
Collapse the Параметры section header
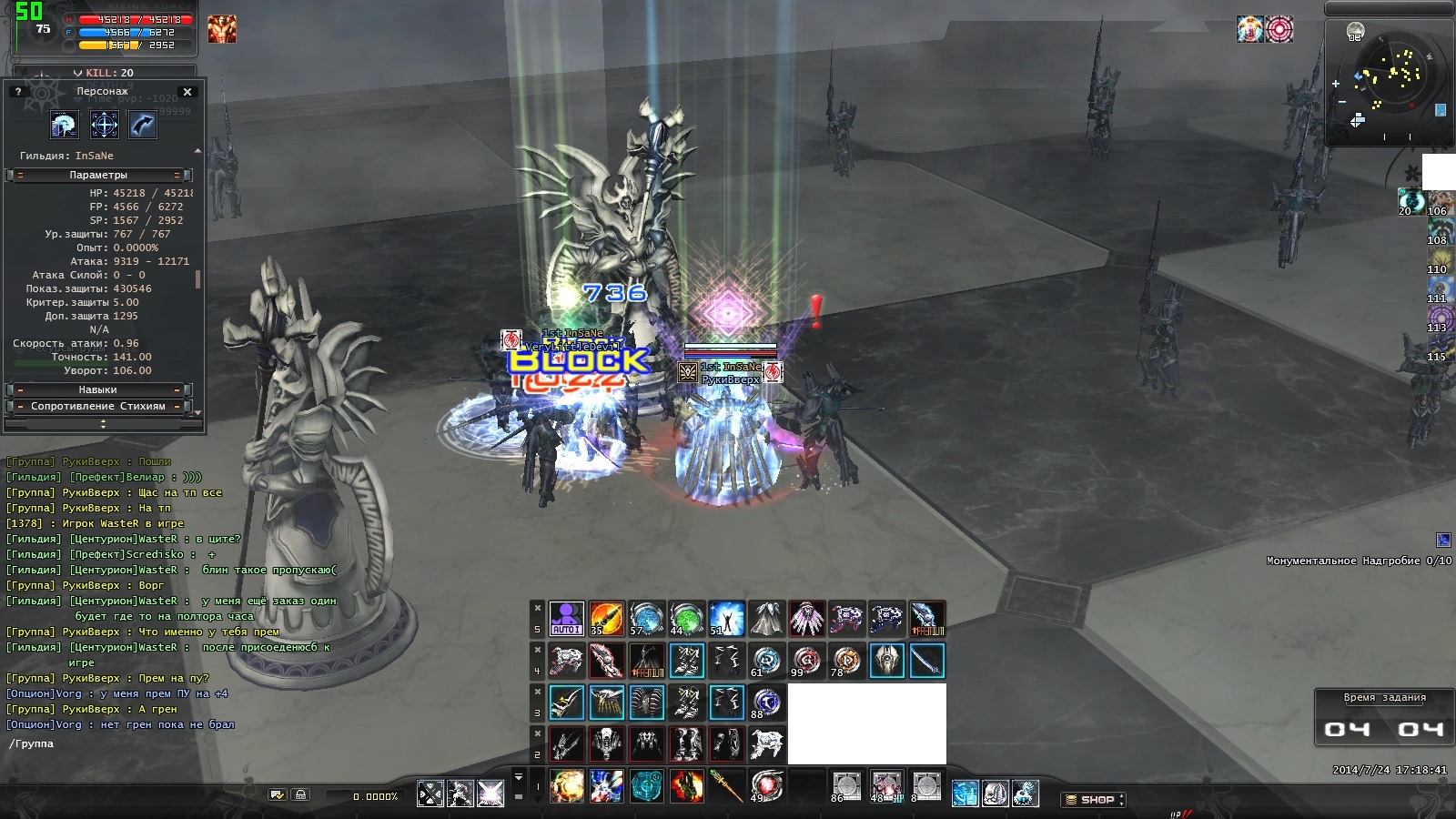[x=98, y=175]
